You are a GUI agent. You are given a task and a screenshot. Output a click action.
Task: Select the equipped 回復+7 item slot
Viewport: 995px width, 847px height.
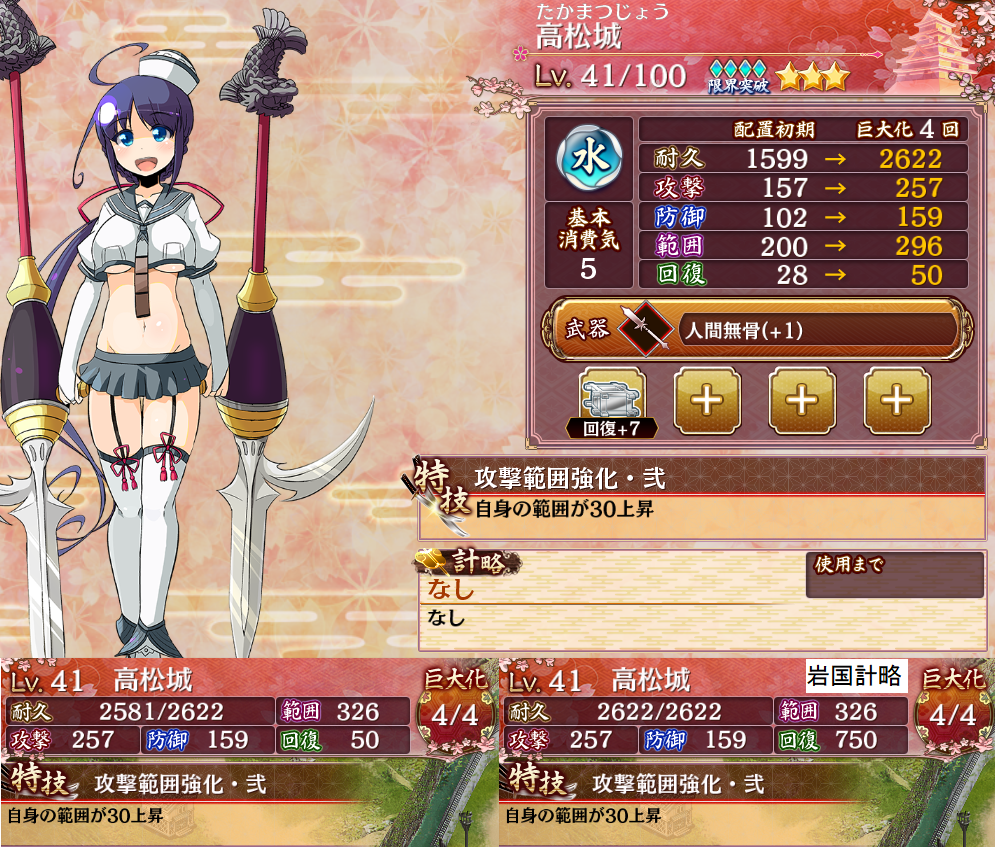612,400
